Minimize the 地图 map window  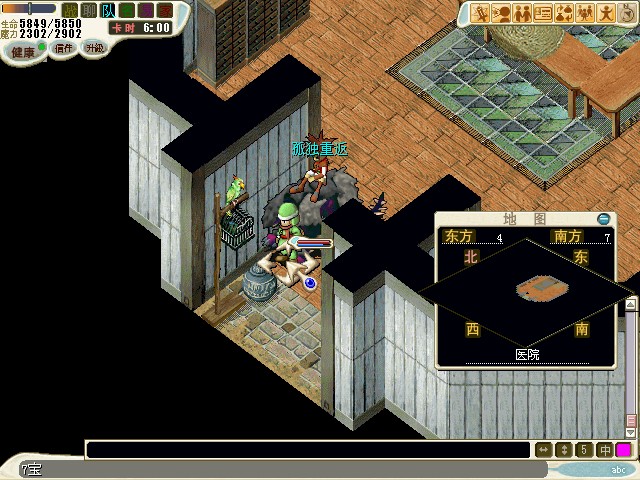click(x=603, y=219)
